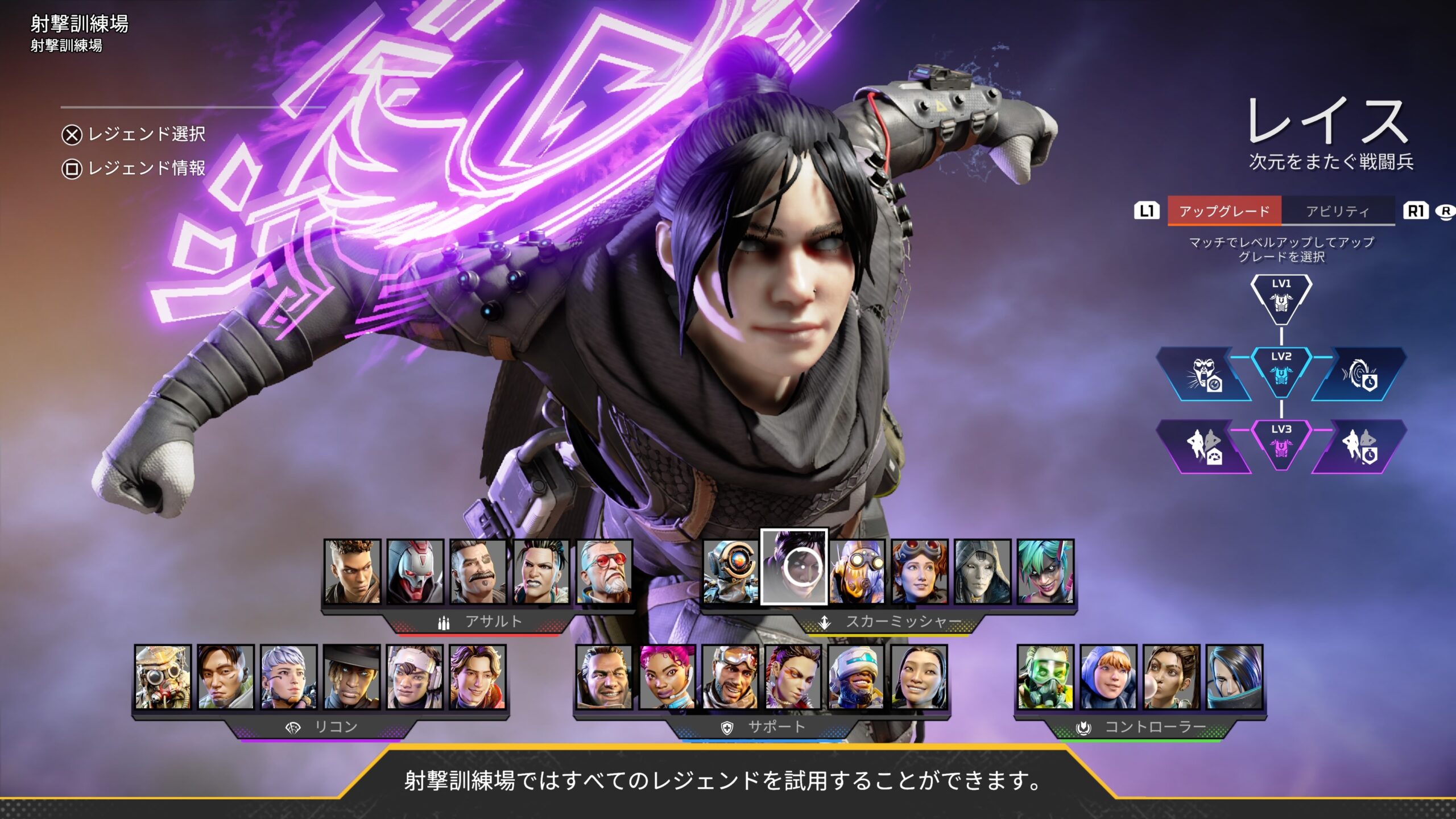The width and height of the screenshot is (1456, 819).
Task: Select Pathfinder's robot portrait
Action: pos(731,572)
